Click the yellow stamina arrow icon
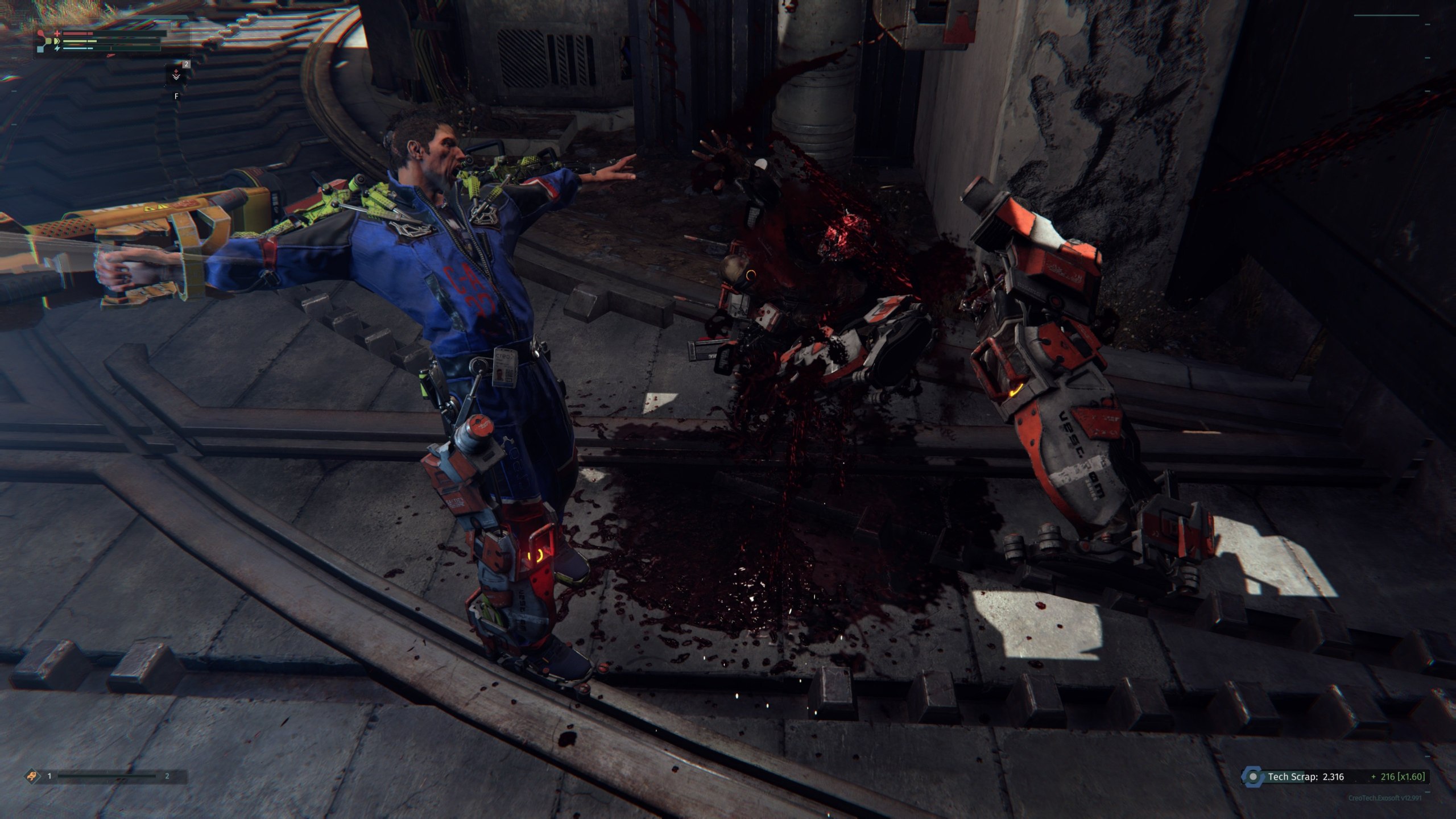This screenshot has width=1456, height=819. tap(57, 42)
